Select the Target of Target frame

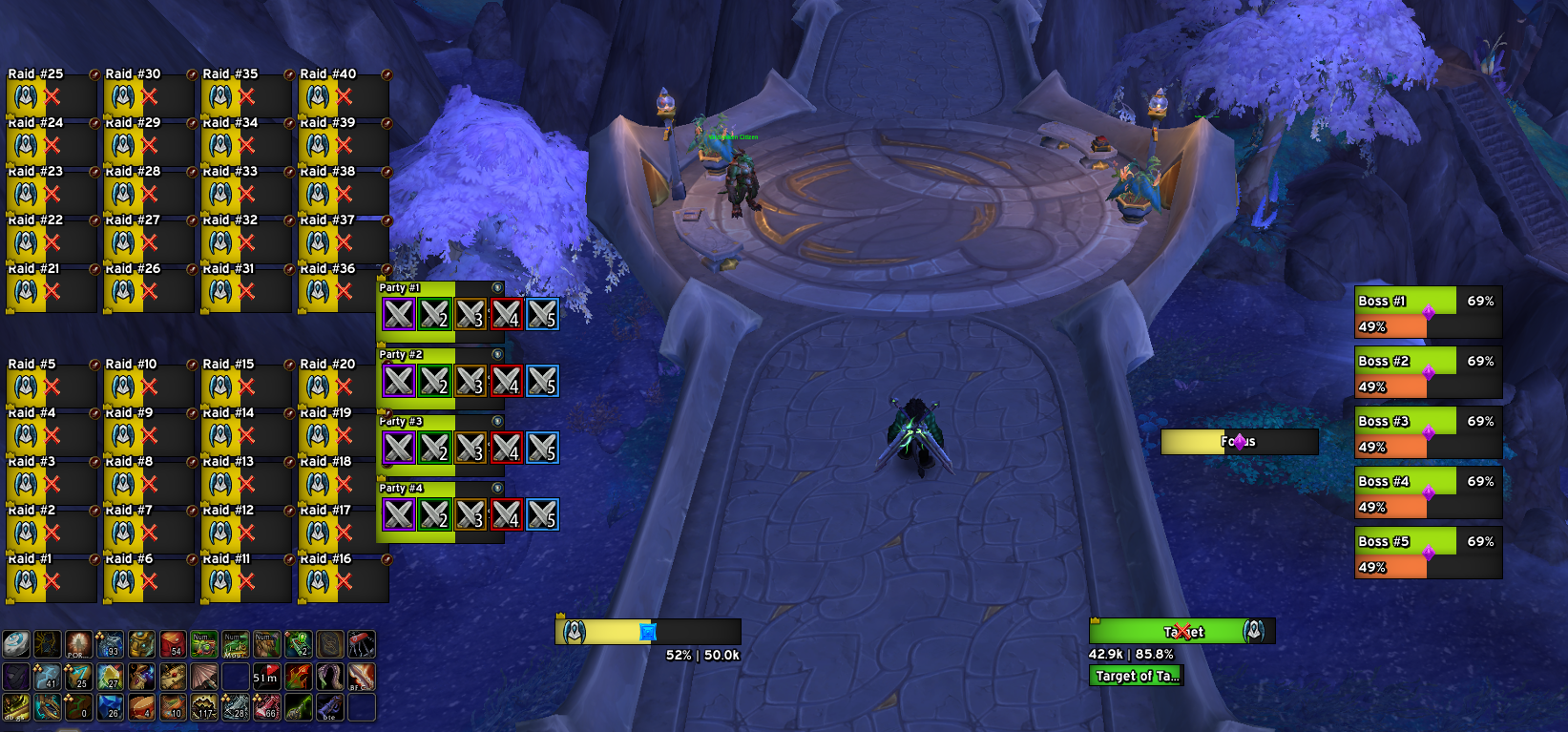pyautogui.click(x=1136, y=676)
